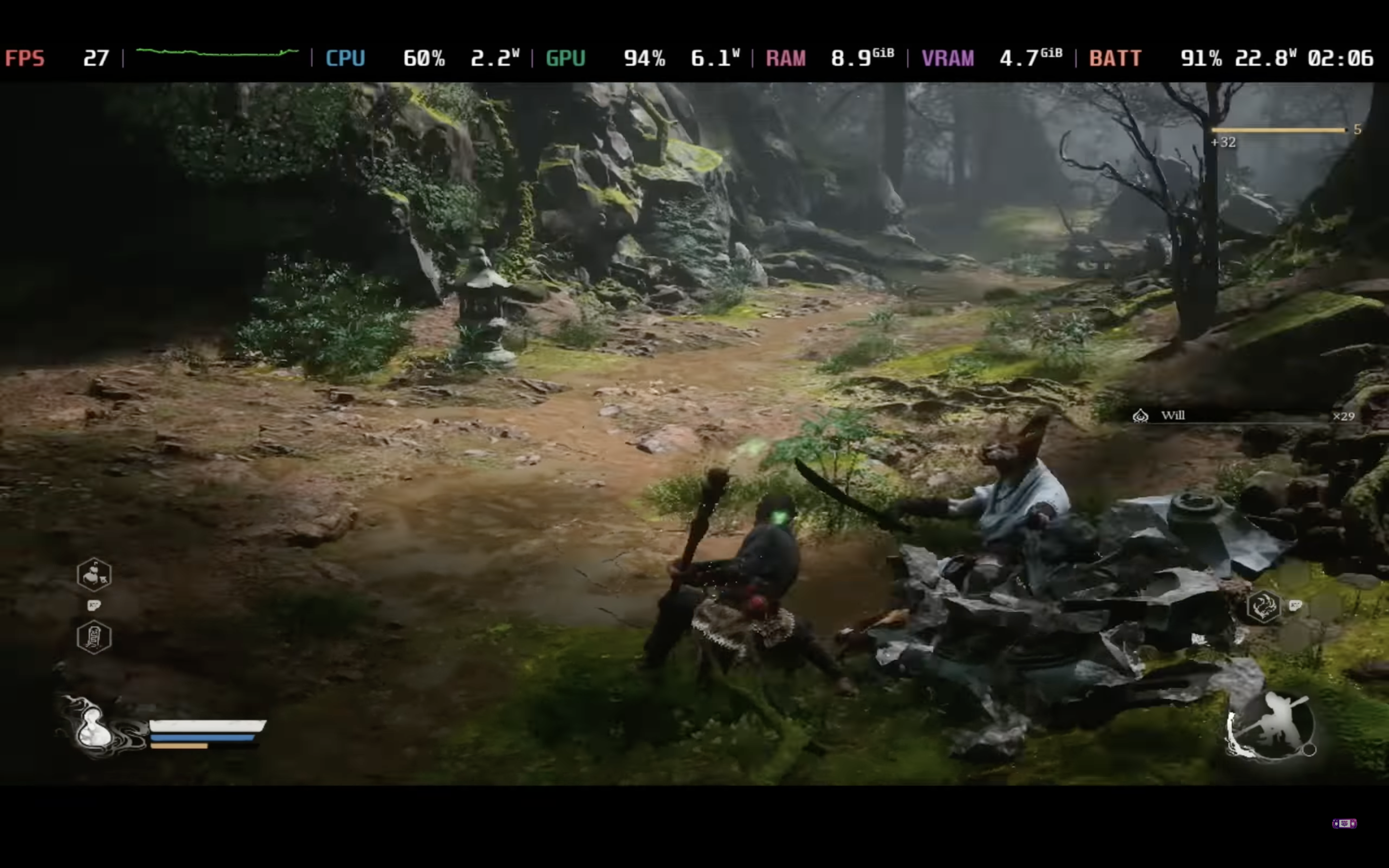Click the keybind hint badge below spirit icon
The width and height of the screenshot is (1389, 868).
[95, 606]
